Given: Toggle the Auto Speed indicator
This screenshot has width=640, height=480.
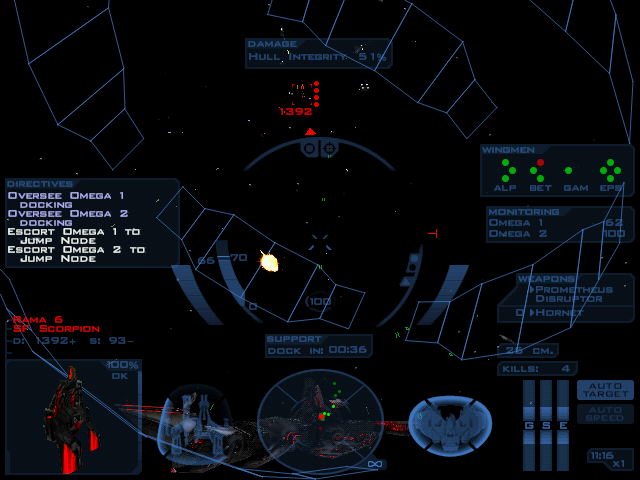Looking at the screenshot, I should pyautogui.click(x=605, y=413).
